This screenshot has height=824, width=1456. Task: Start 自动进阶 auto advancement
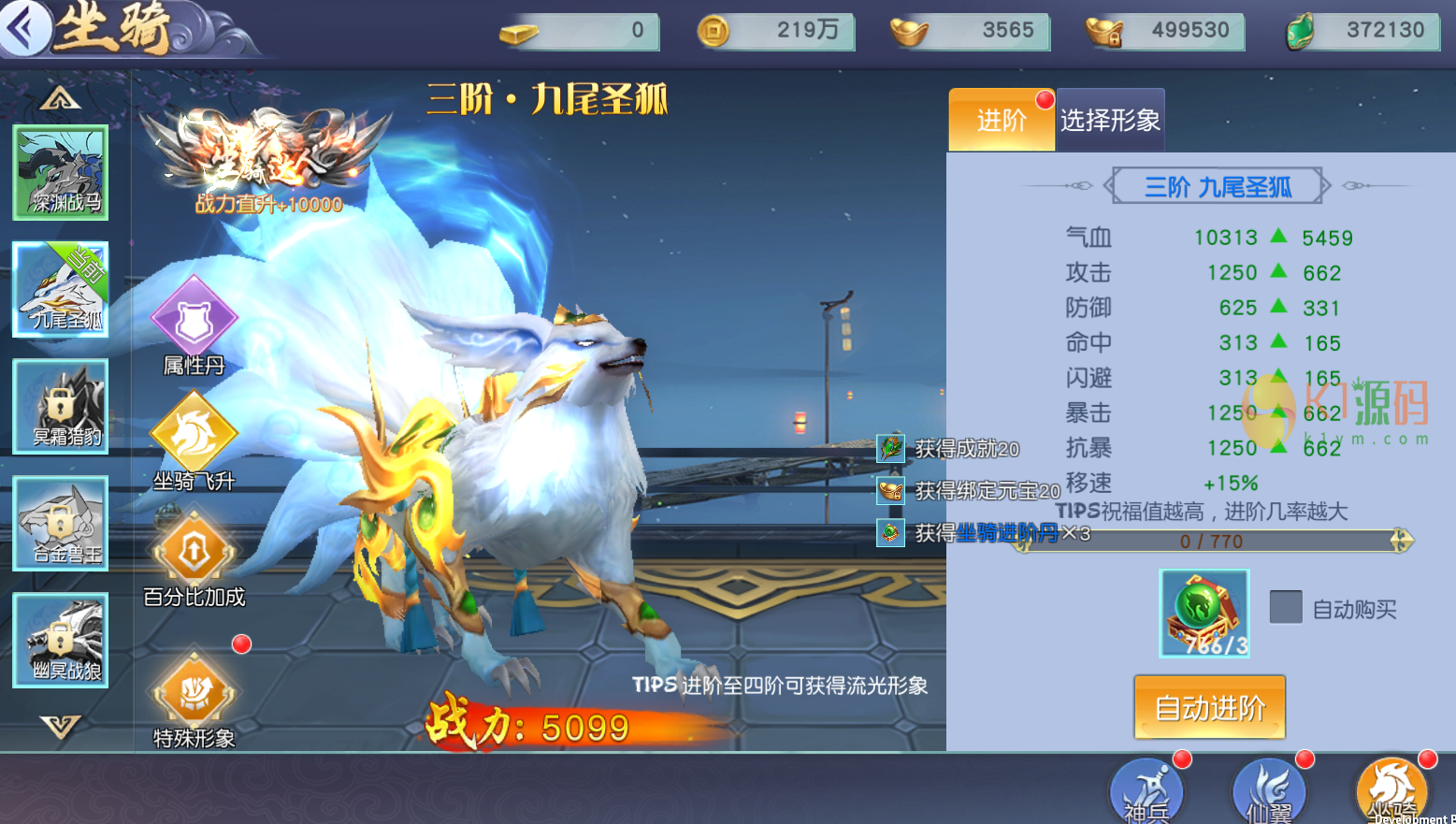(x=1209, y=707)
